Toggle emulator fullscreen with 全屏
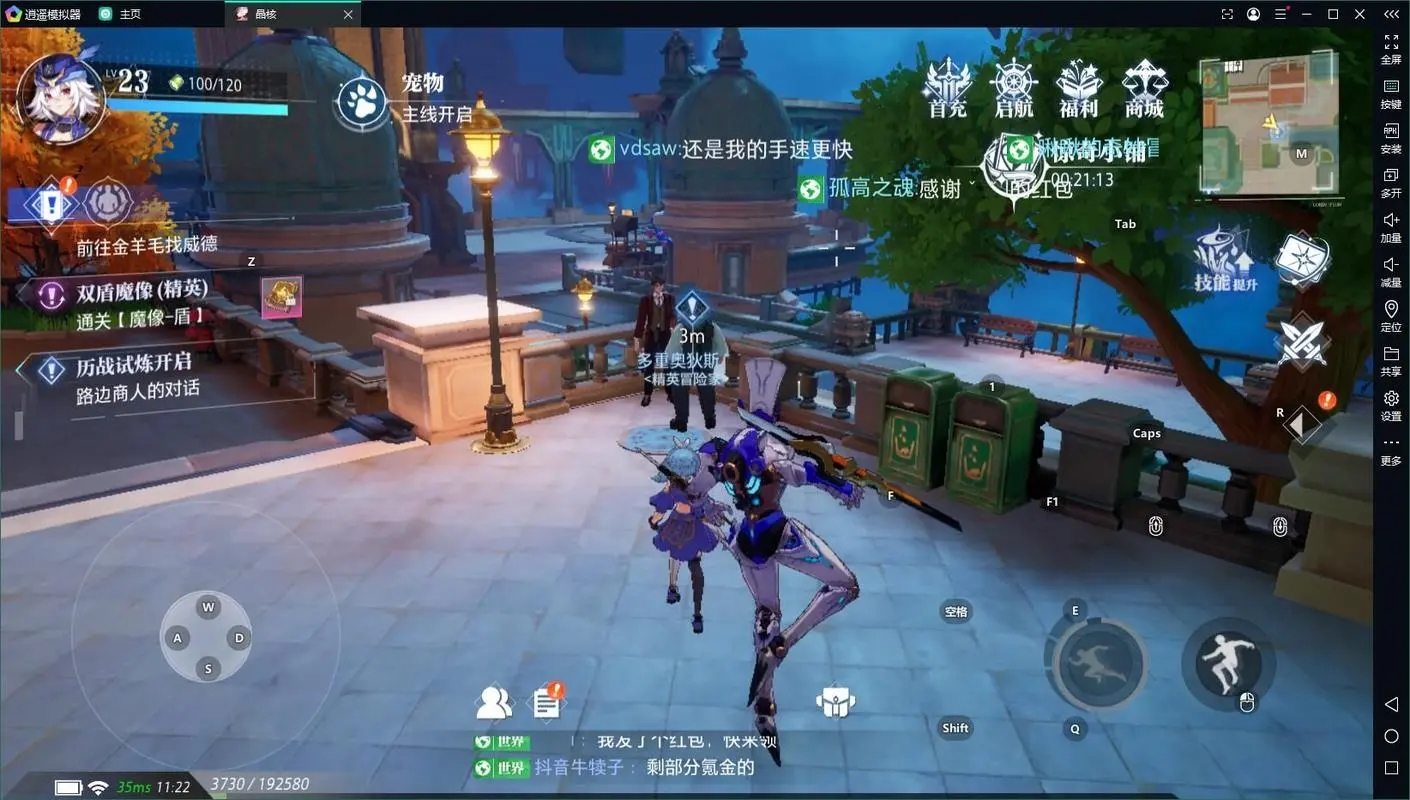1410x800 pixels. click(x=1391, y=48)
